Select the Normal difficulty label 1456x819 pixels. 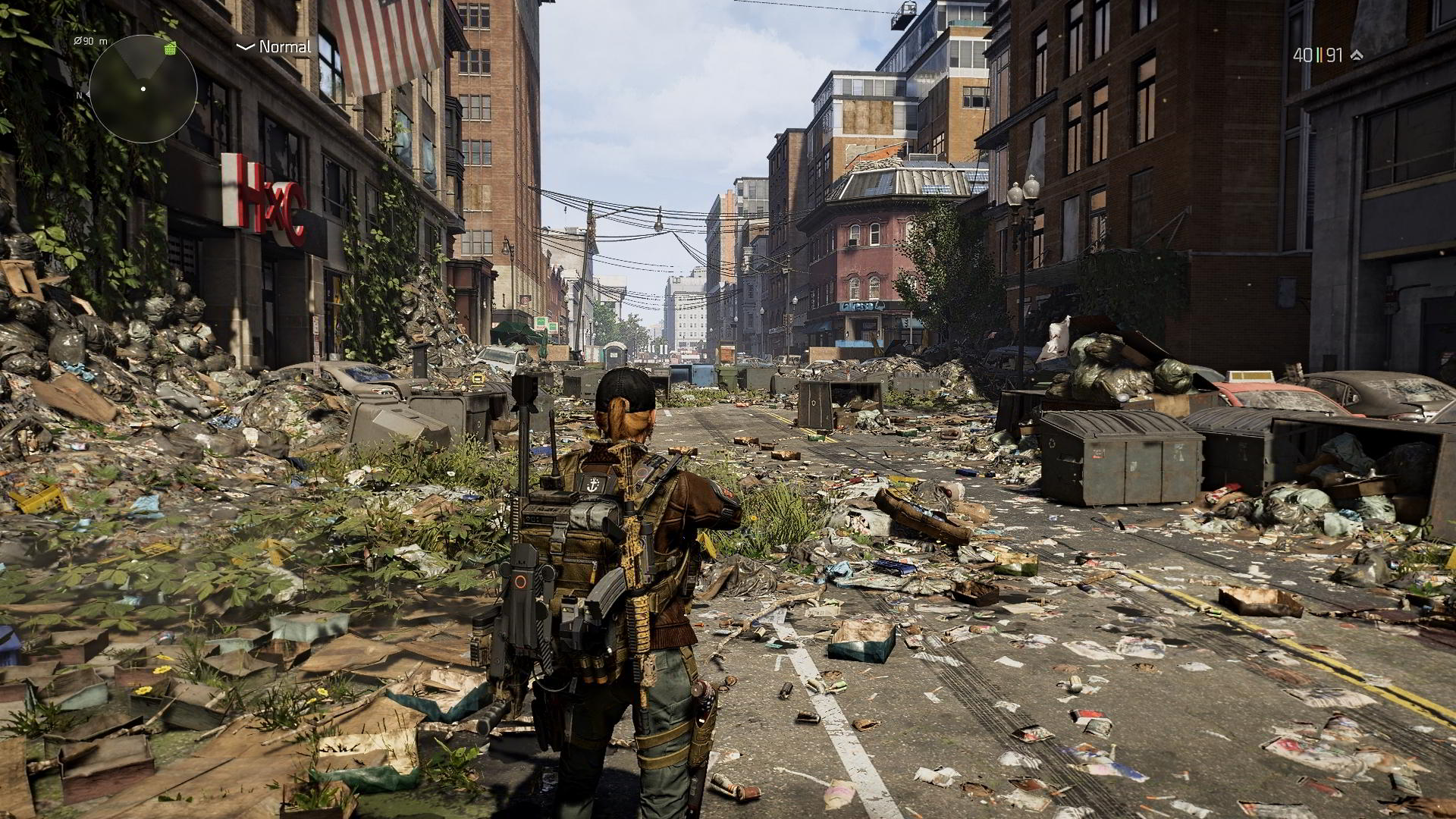tap(284, 46)
